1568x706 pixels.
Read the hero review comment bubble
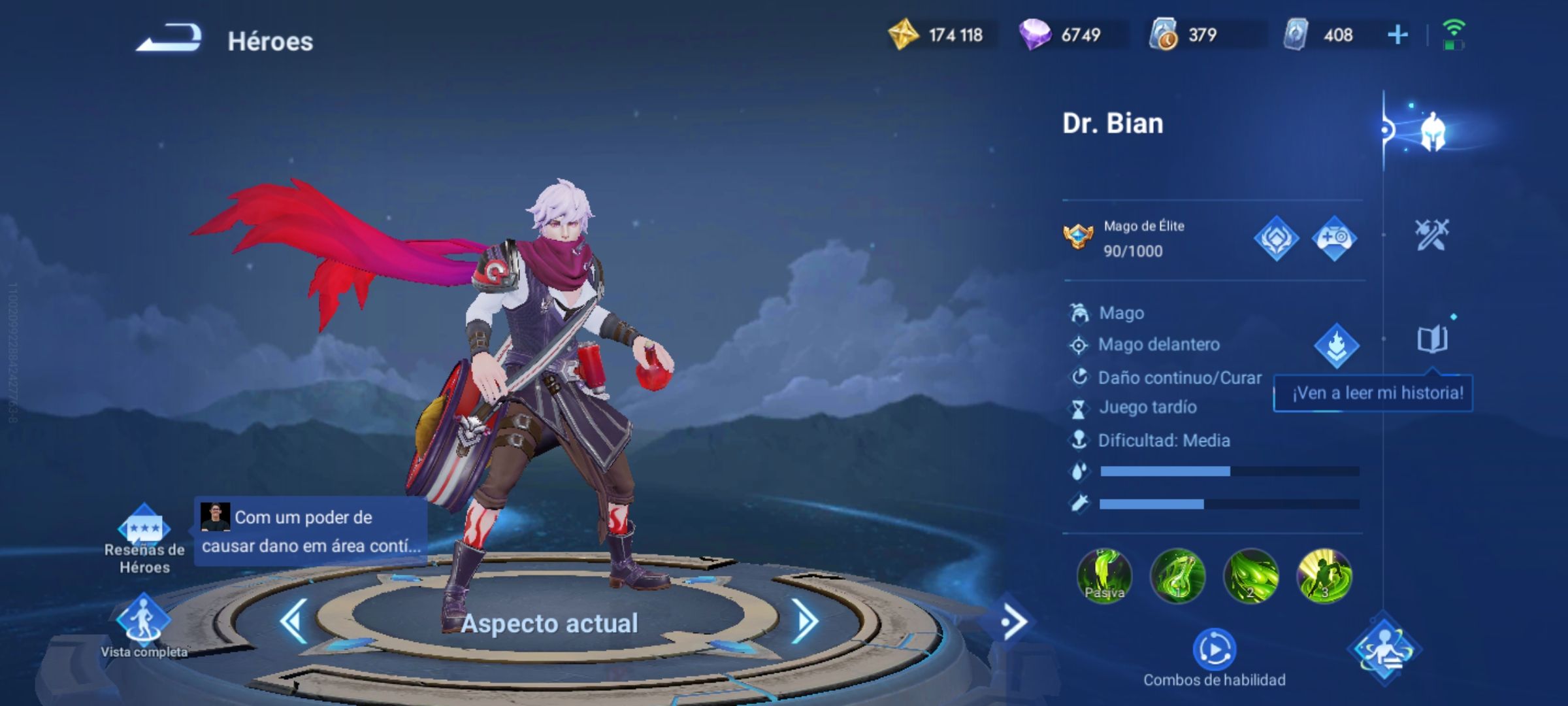click(x=311, y=531)
